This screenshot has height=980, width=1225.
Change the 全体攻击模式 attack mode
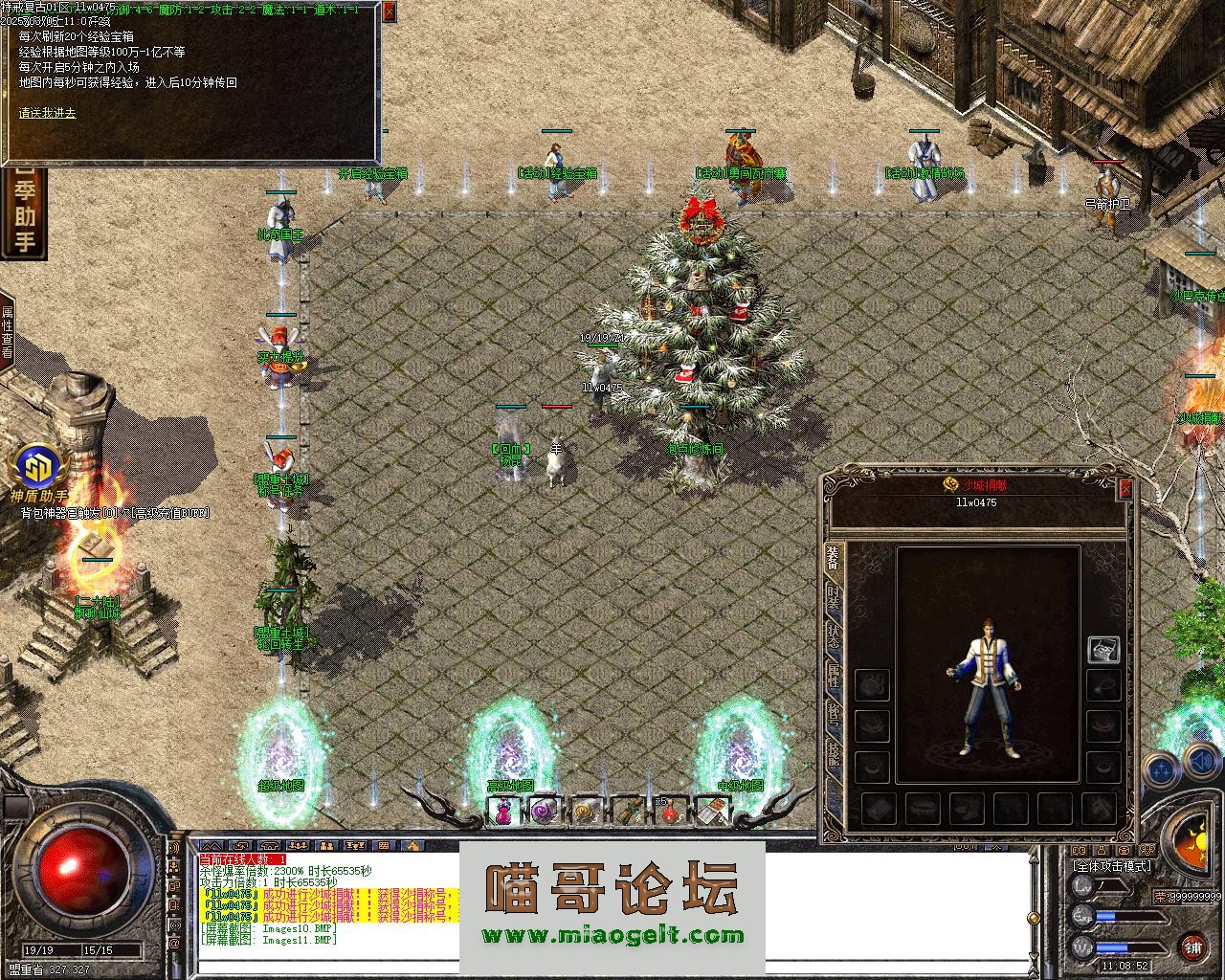pyautogui.click(x=1112, y=866)
